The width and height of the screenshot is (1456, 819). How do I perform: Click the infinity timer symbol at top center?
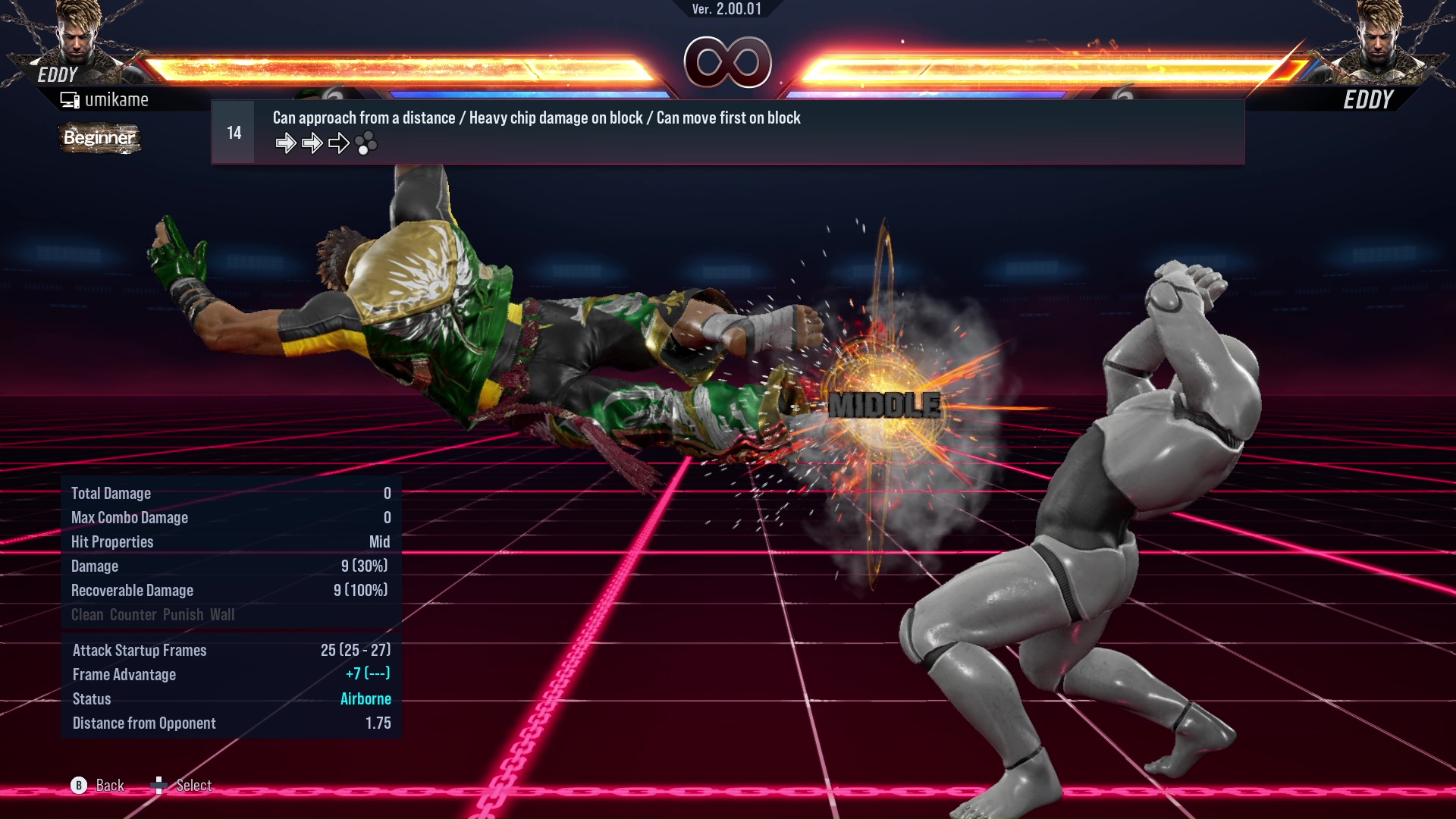coord(728,63)
